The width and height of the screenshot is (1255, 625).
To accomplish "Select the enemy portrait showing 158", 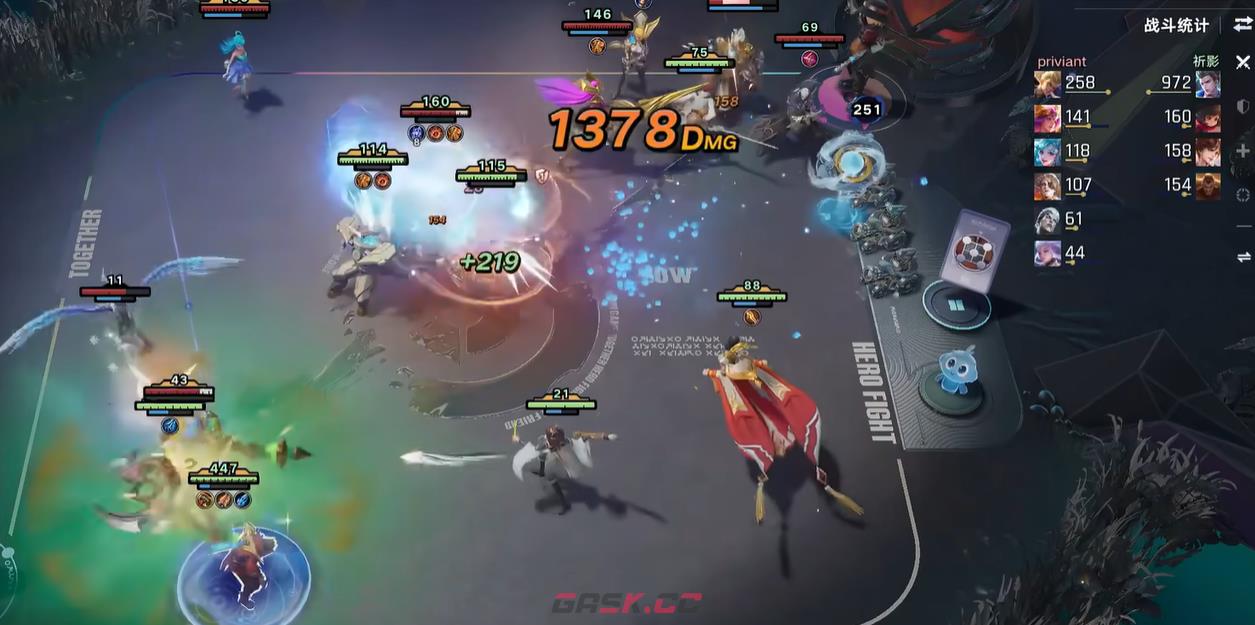I will tap(1207, 152).
